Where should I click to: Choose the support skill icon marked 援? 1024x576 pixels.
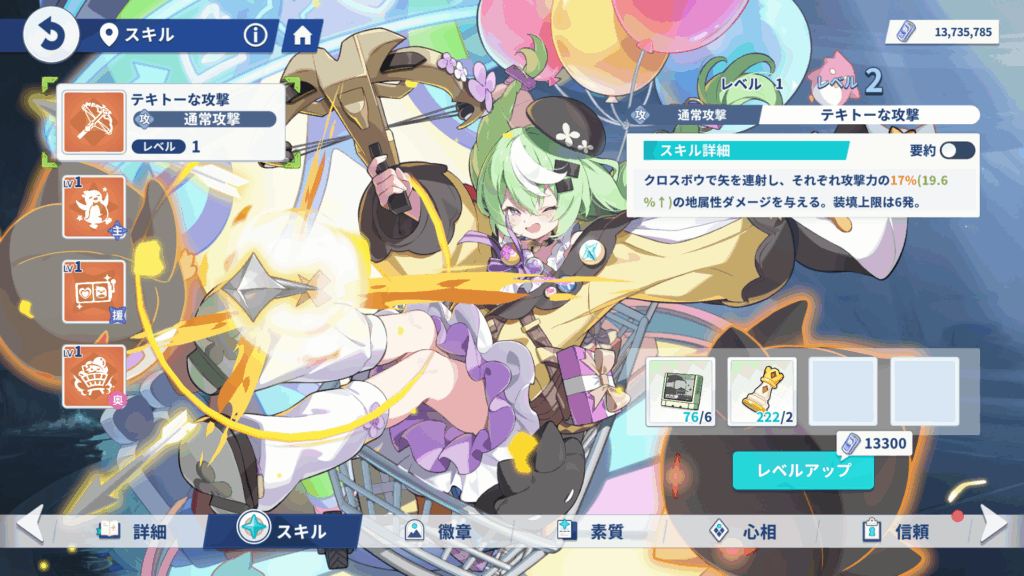pyautogui.click(x=94, y=292)
